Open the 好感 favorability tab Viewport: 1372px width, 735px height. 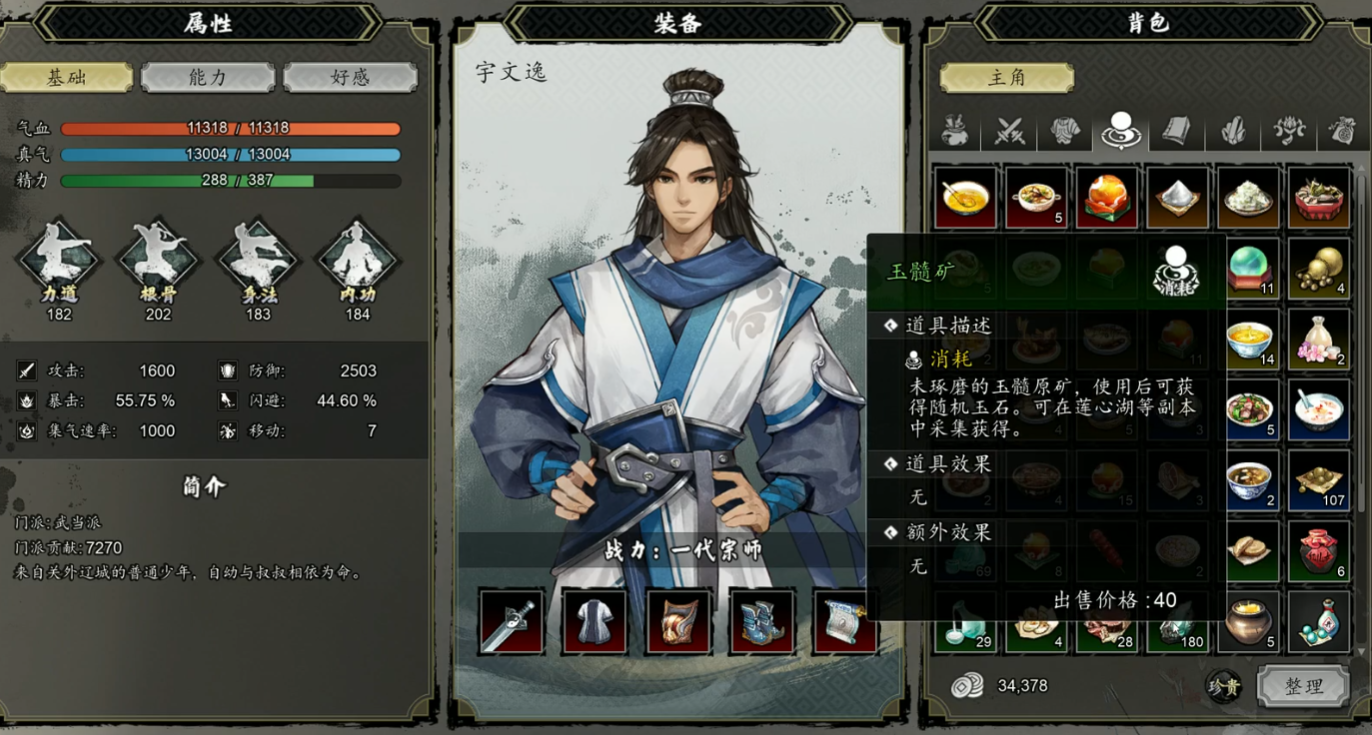coord(350,78)
